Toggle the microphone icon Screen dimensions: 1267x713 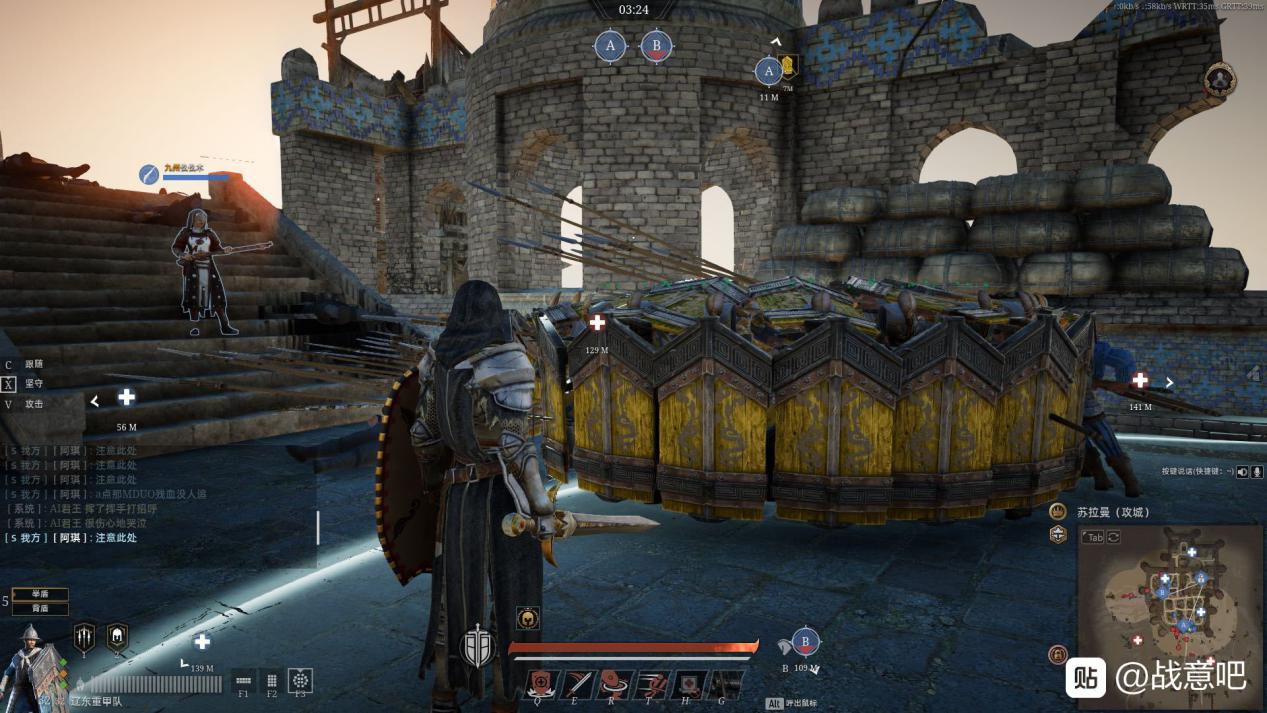[x=1256, y=471]
